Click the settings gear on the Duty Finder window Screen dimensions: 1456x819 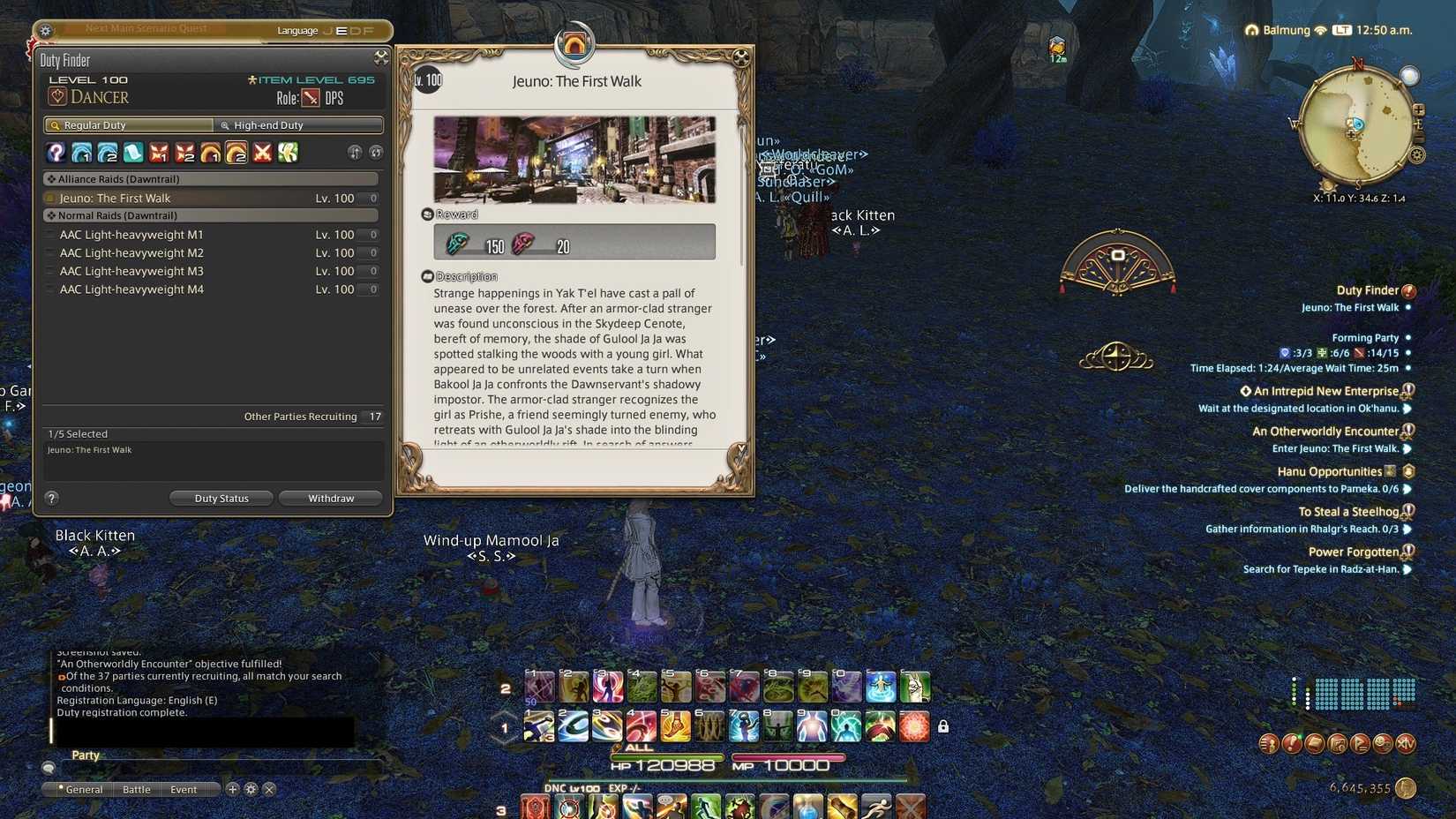[381, 56]
